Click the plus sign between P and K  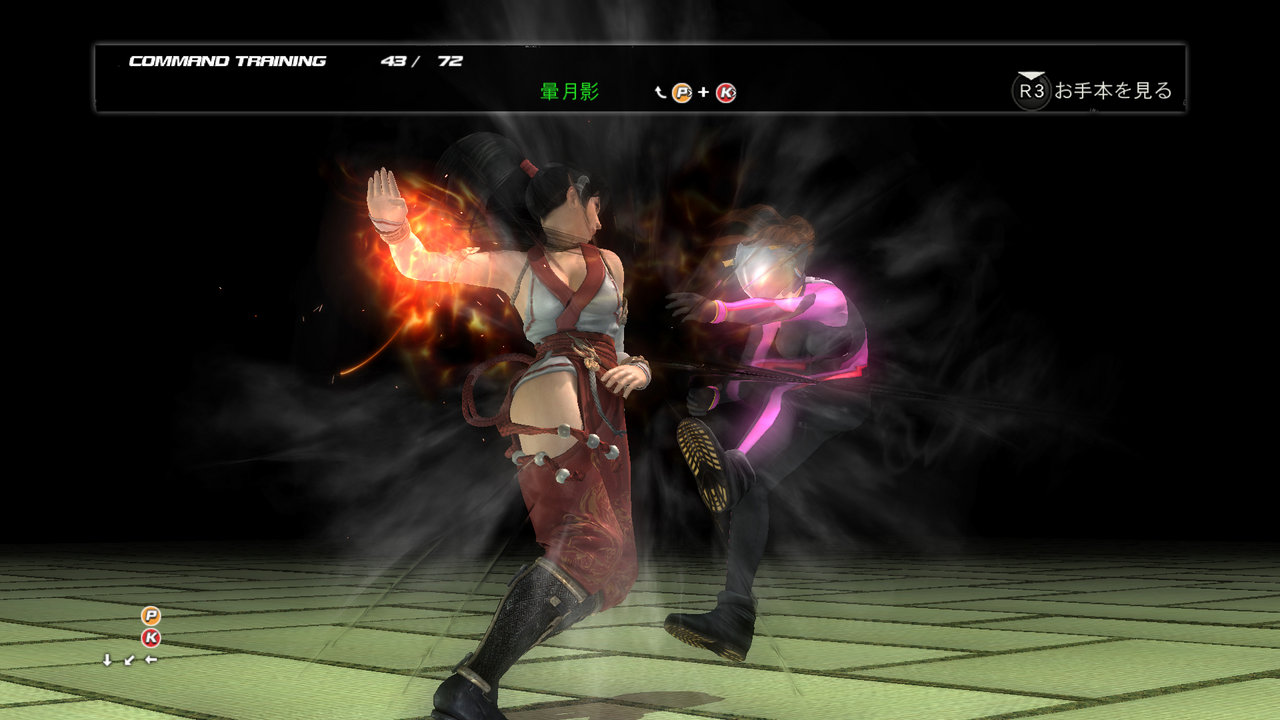(703, 92)
